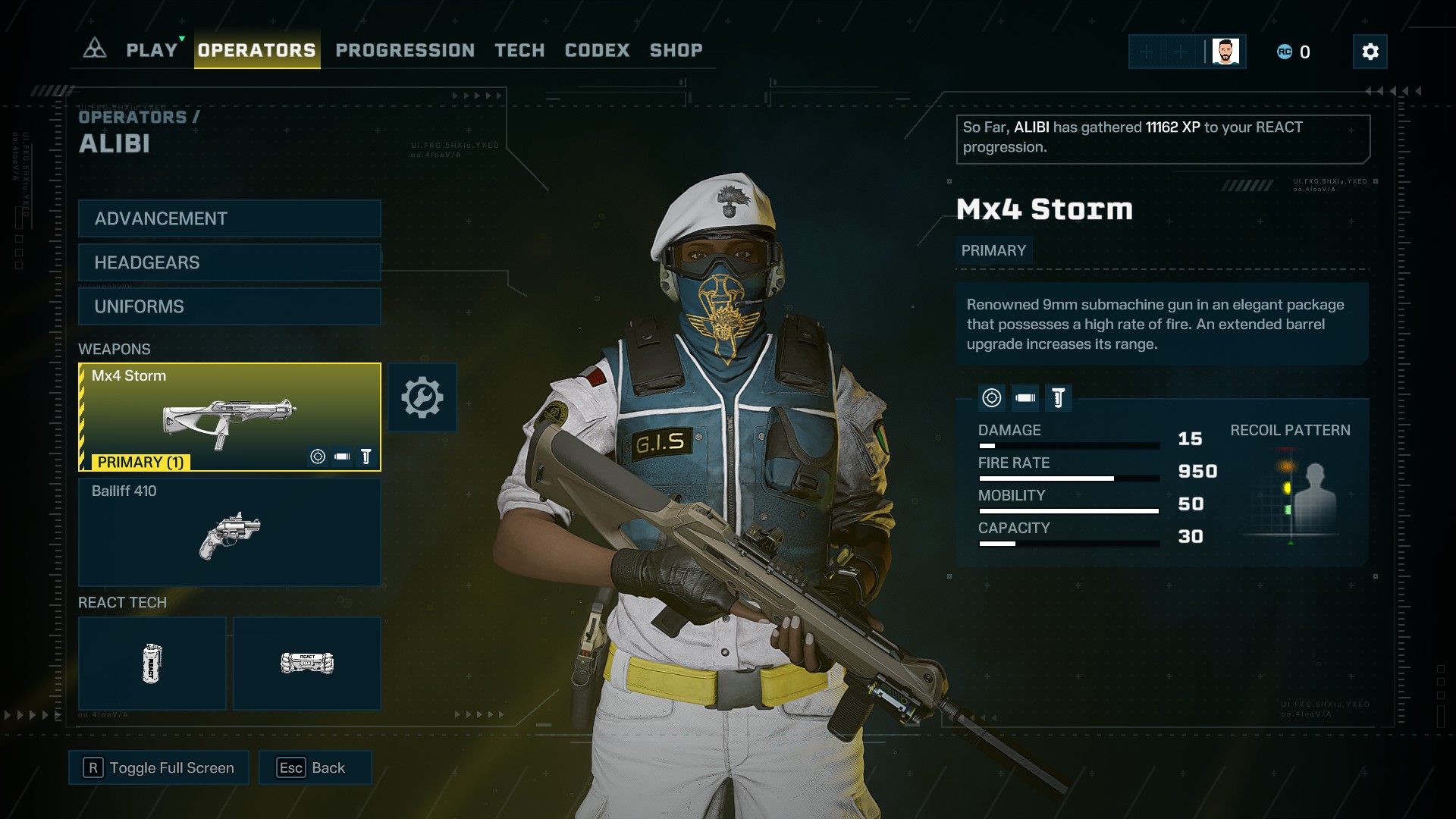Open the Tech tab

pos(519,50)
